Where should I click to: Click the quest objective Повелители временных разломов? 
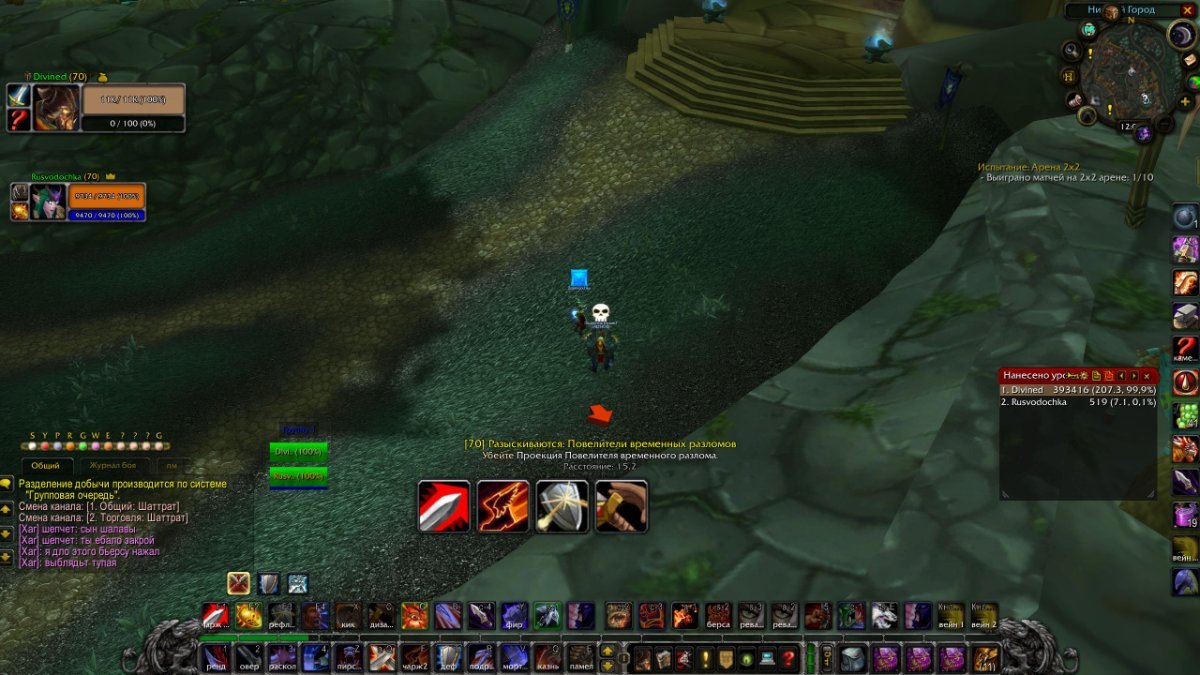tap(600, 444)
